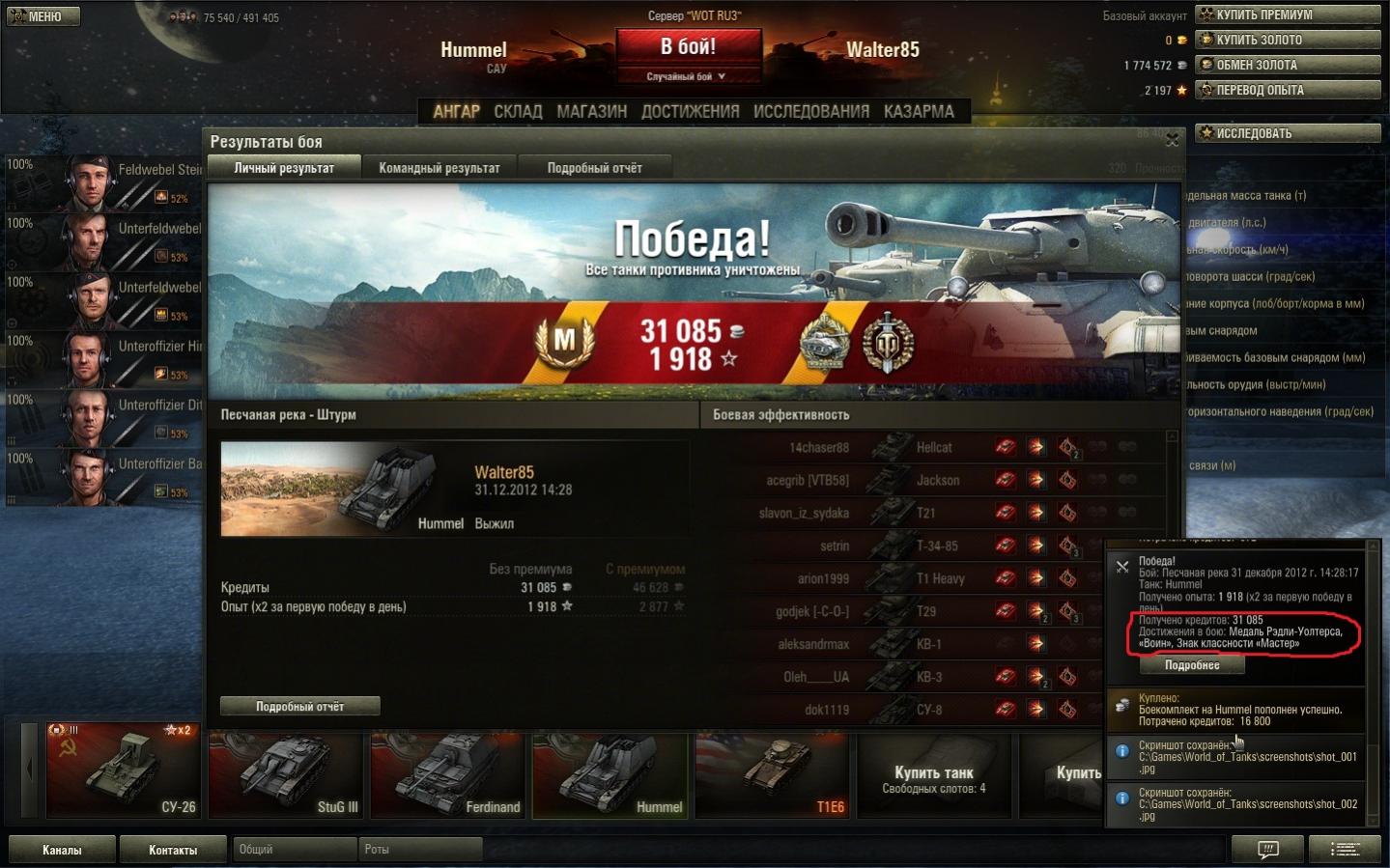Image resolution: width=1390 pixels, height=868 pixels.
Task: Click the КУПИТЬ ПРЕМИУМ button
Action: [x=1287, y=14]
